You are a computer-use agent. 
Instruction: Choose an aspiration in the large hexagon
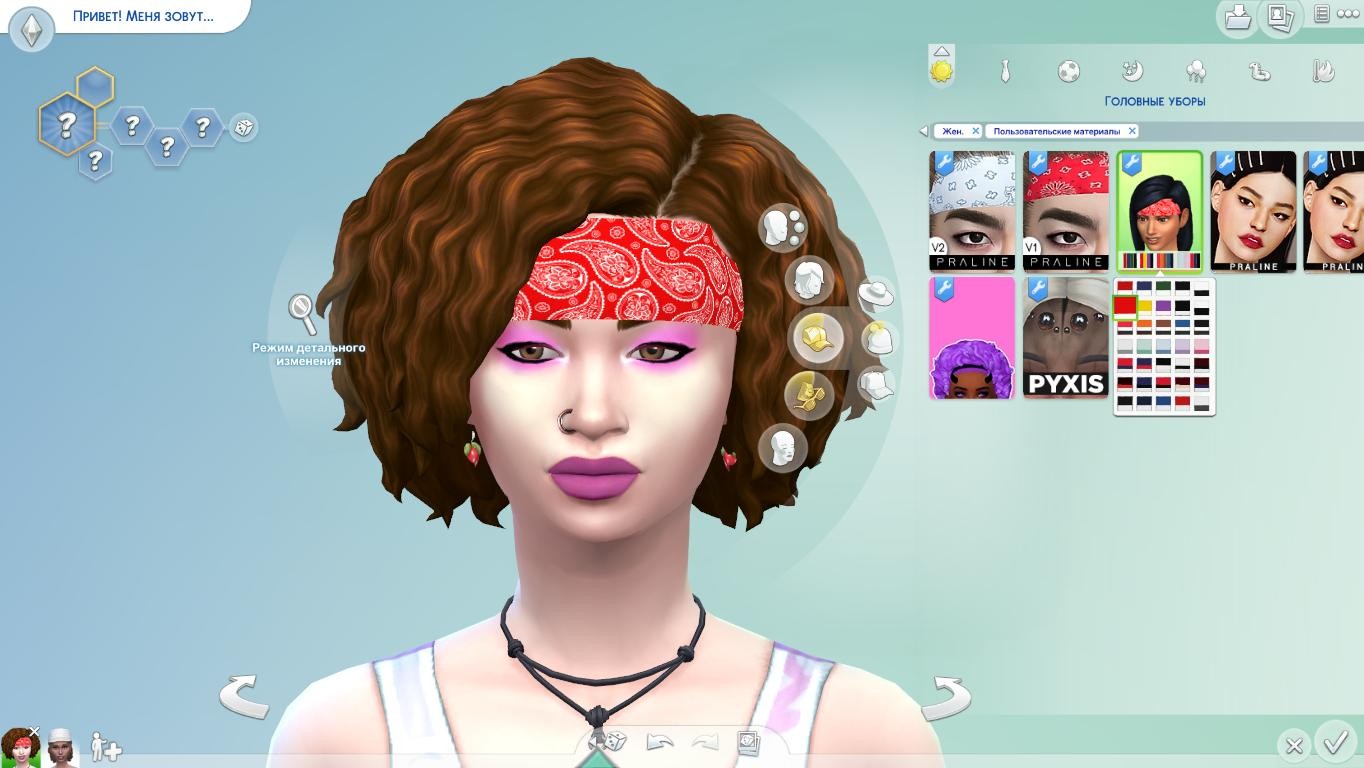(66, 125)
